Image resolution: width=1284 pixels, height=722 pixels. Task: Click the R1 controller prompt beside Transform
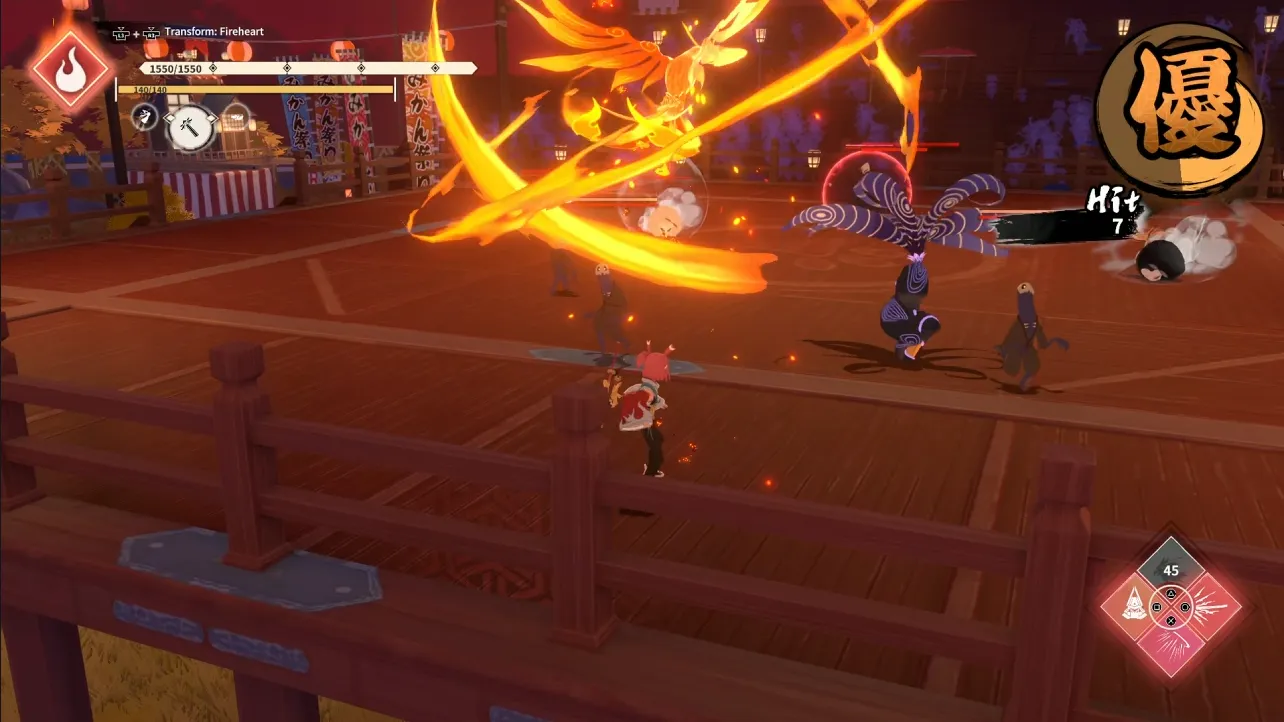152,31
